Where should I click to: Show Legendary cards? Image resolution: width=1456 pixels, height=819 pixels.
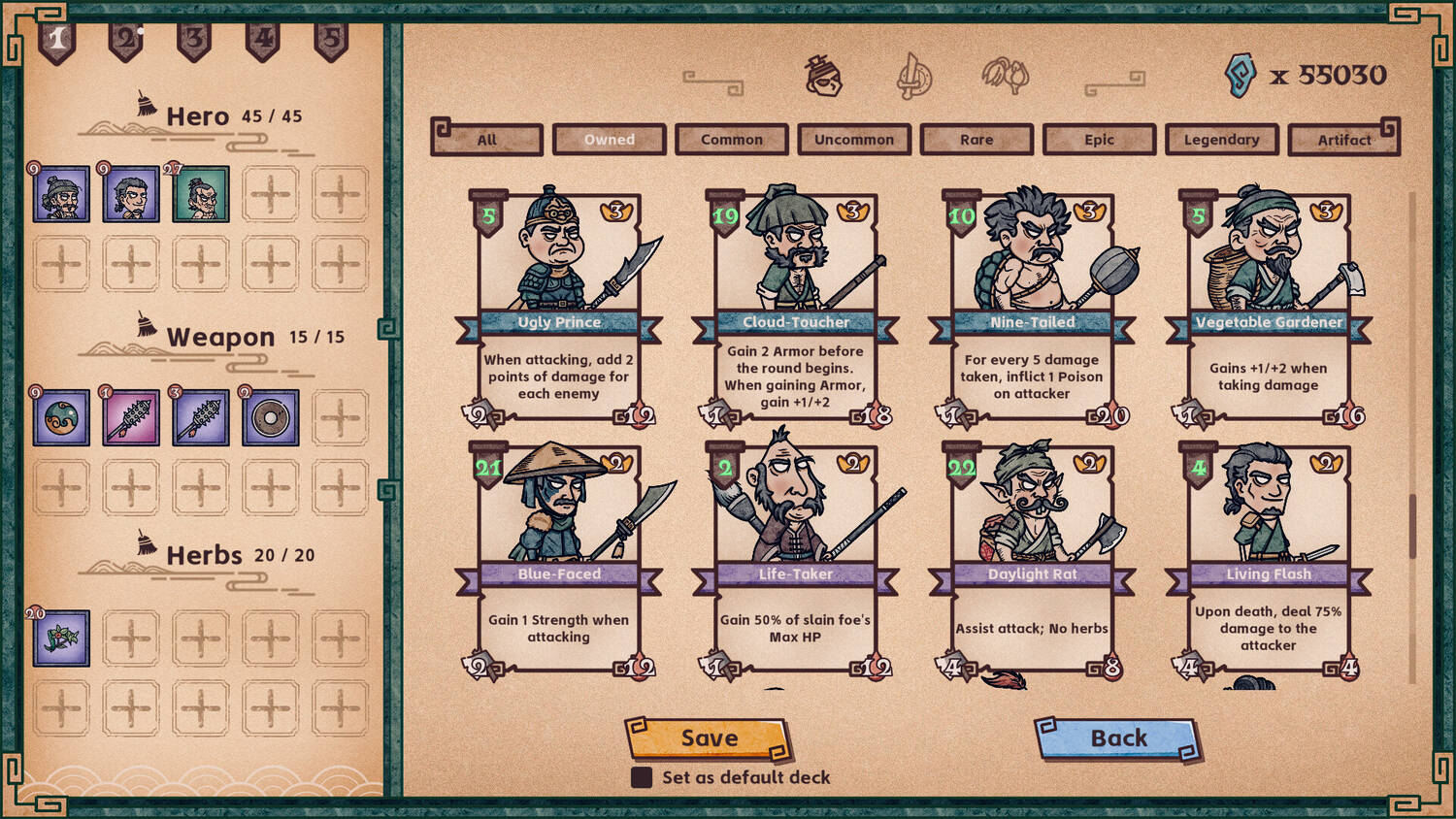pyautogui.click(x=1221, y=140)
